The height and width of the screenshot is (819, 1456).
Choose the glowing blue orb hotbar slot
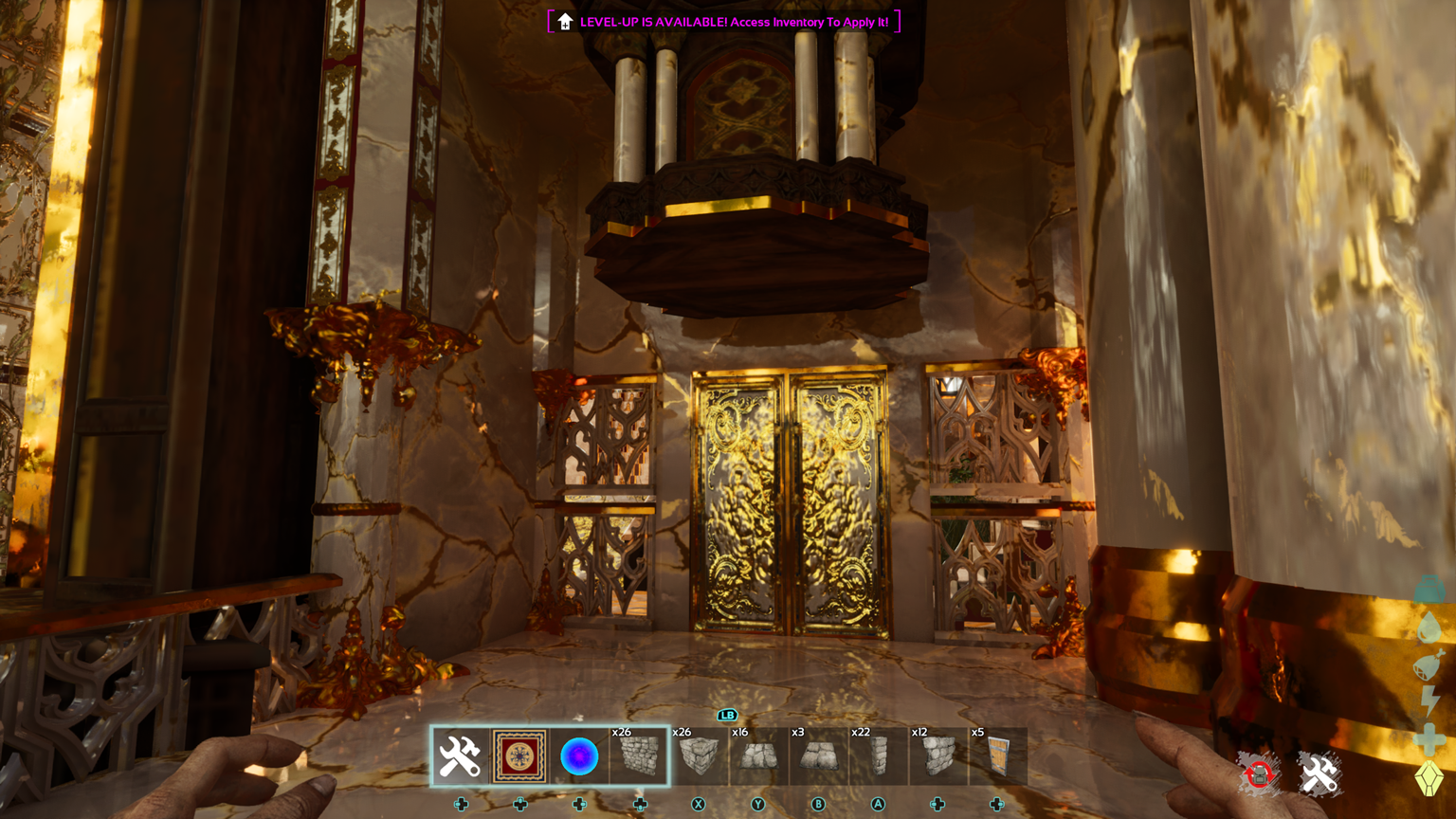pyautogui.click(x=579, y=756)
